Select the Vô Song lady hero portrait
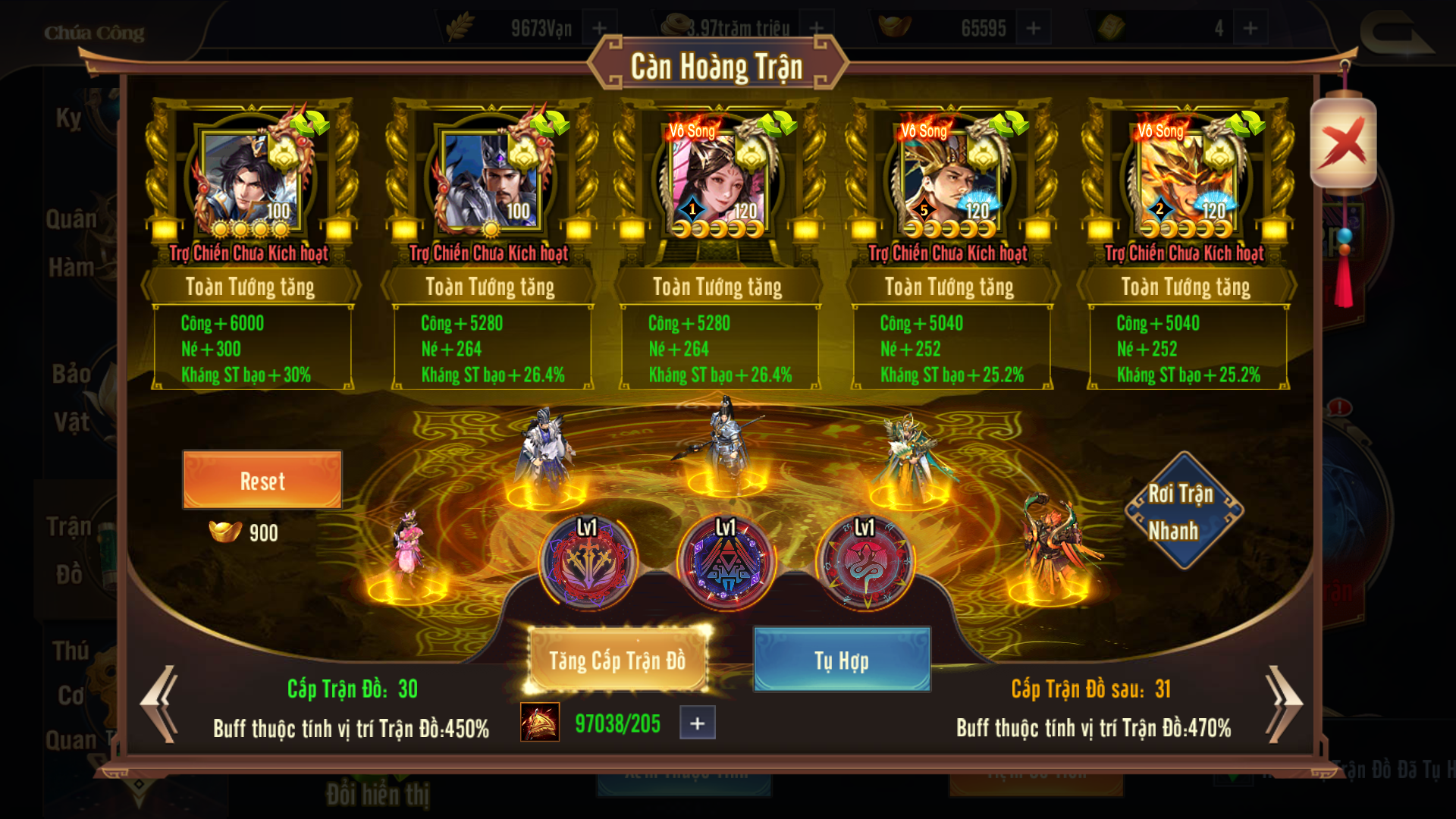 click(x=717, y=182)
